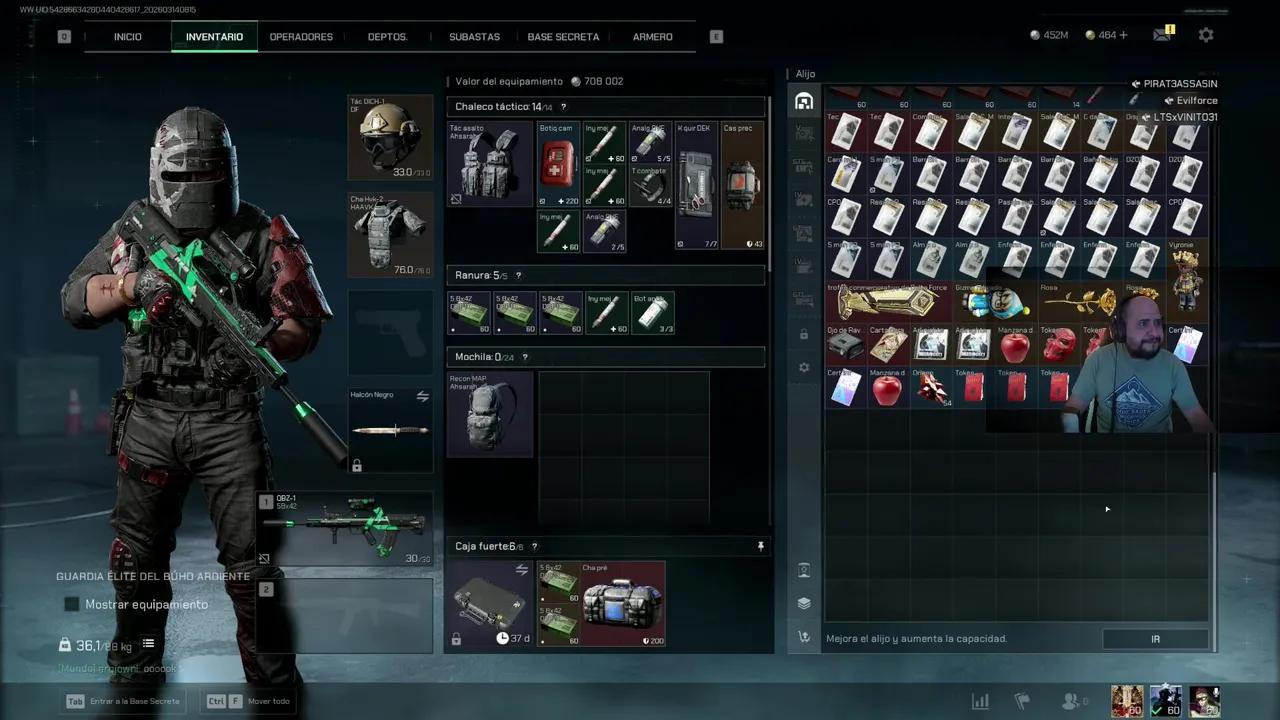Open the SUBASTAS auction tab
This screenshot has height=720, width=1280.
pos(474,37)
